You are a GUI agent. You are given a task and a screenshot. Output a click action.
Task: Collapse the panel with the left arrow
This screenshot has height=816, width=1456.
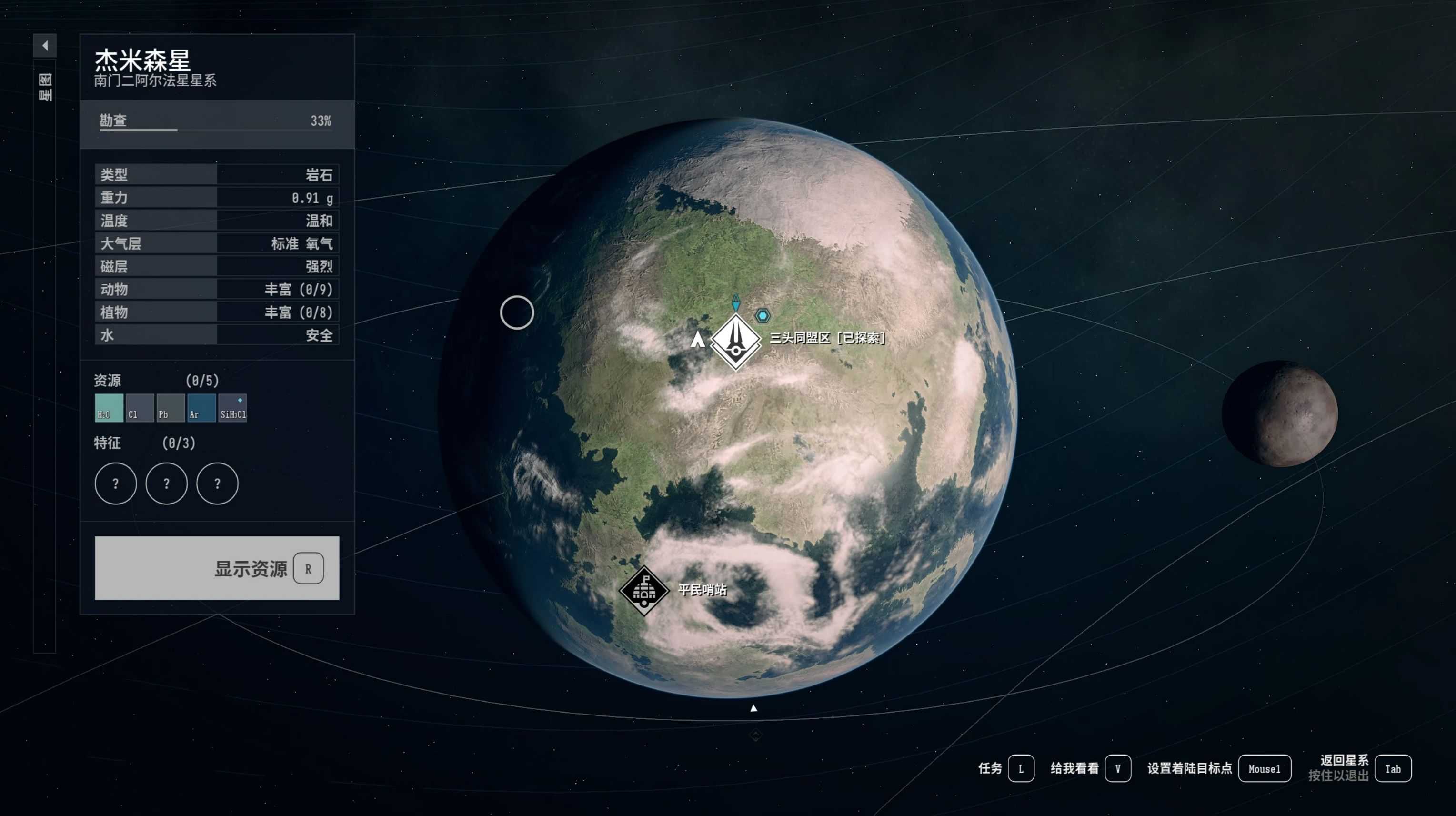(45, 45)
